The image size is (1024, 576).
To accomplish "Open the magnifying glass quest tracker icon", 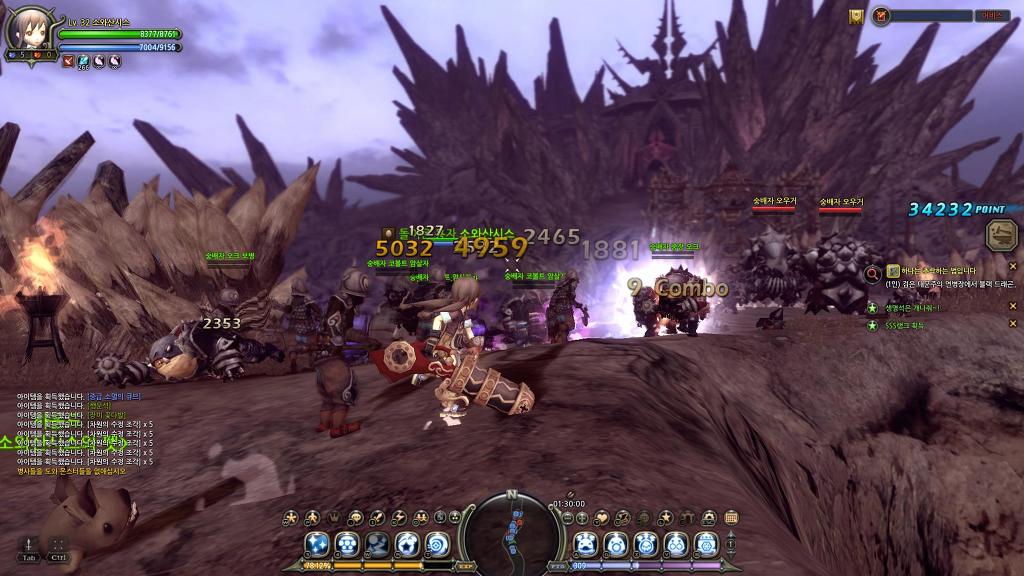I will (x=873, y=271).
